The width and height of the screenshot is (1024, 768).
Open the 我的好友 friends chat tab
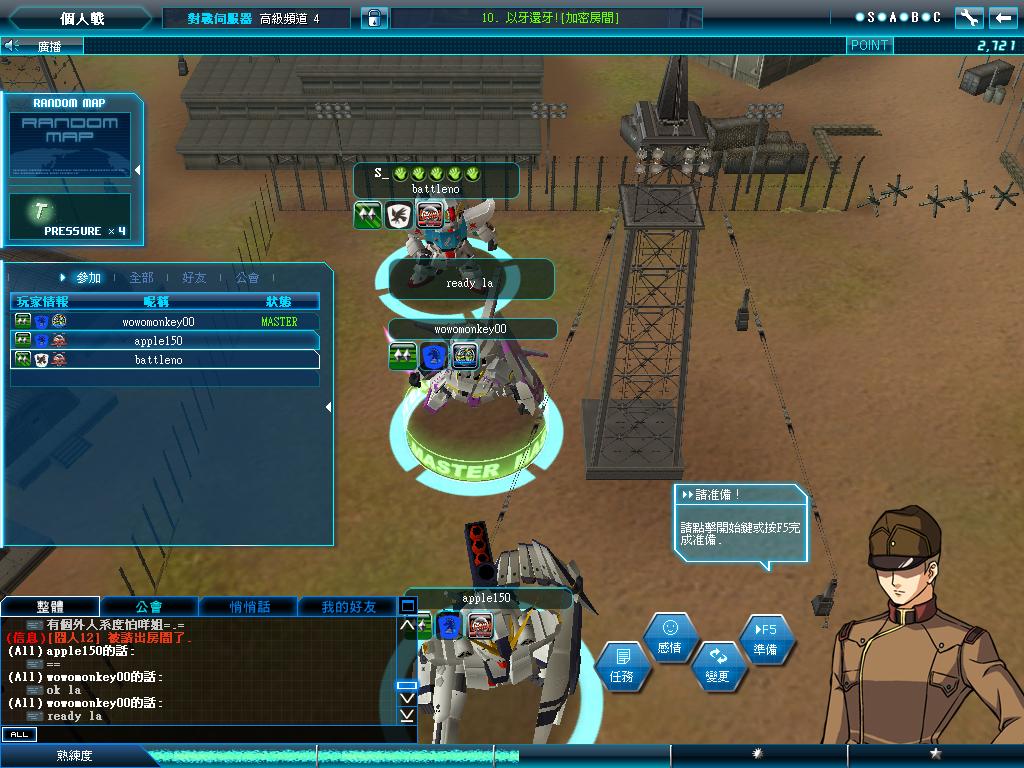349,606
